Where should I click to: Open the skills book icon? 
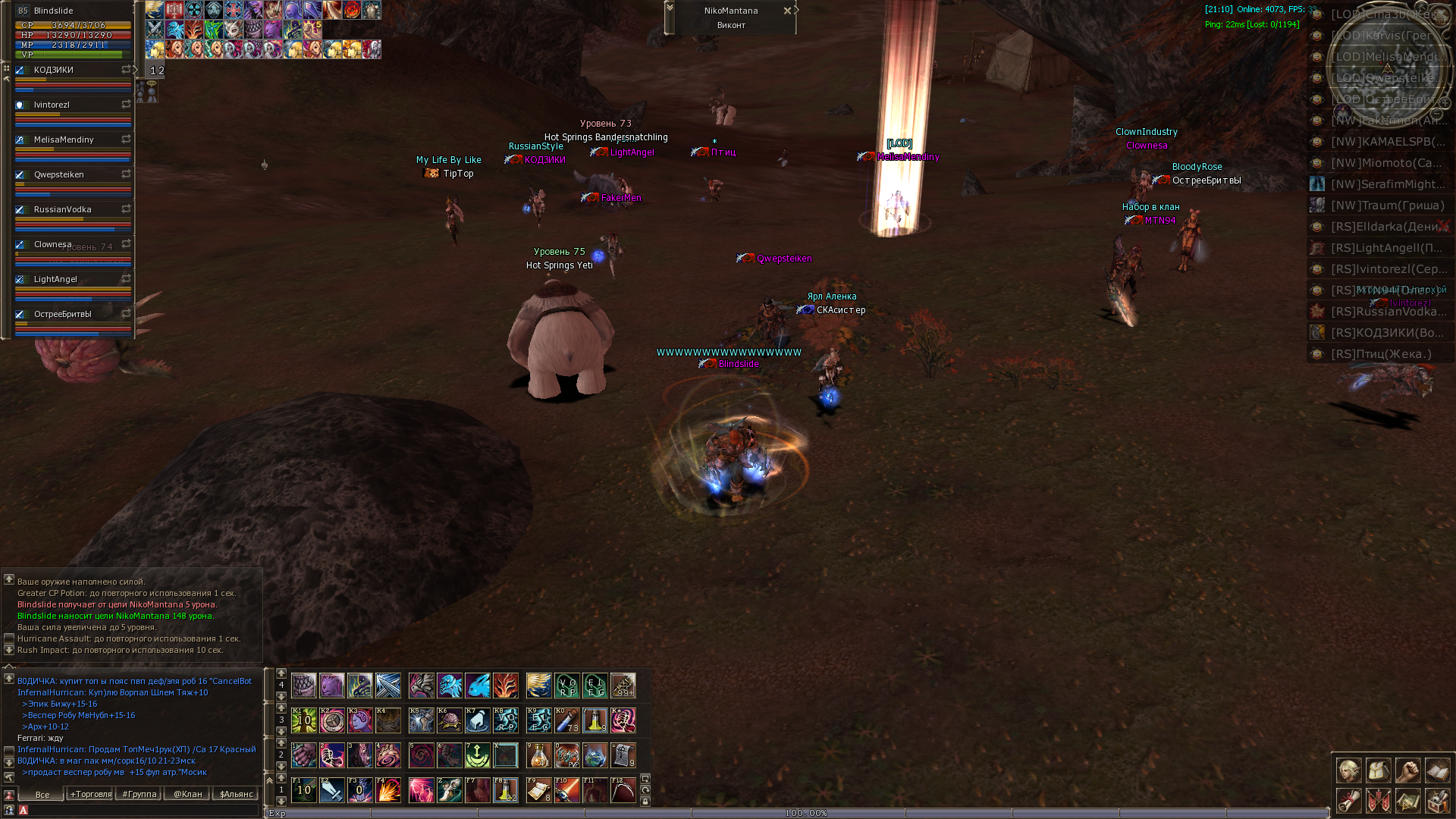pyautogui.click(x=1437, y=770)
